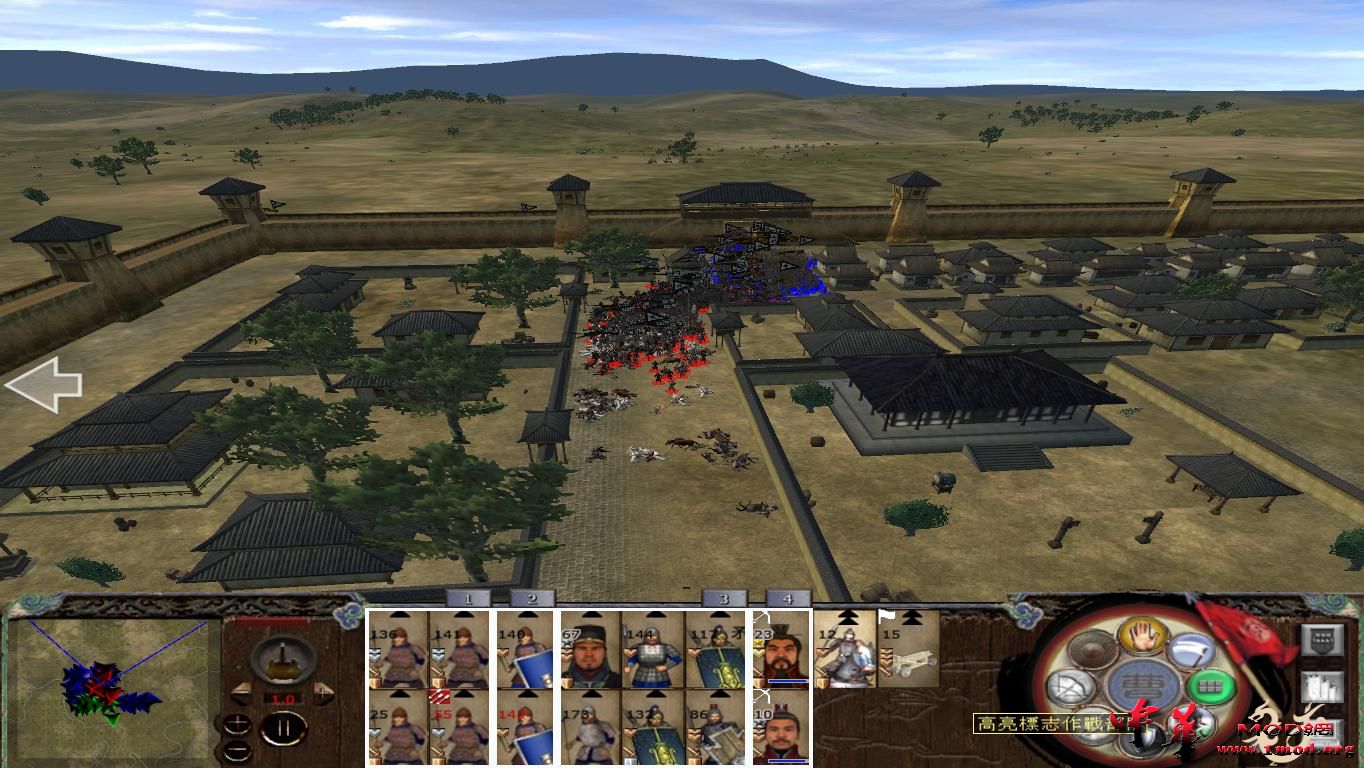Select General Cao Cao's portrait card numbered 23
Screen dimensions: 1364x768
(x=781, y=656)
